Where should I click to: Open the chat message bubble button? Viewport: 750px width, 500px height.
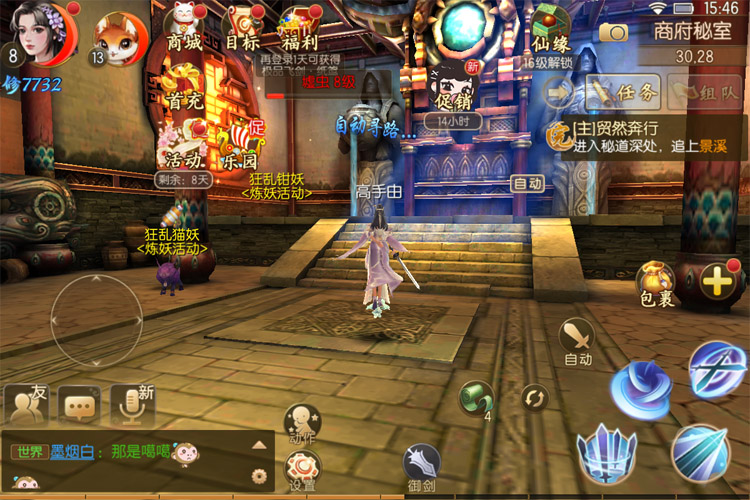[x=79, y=403]
